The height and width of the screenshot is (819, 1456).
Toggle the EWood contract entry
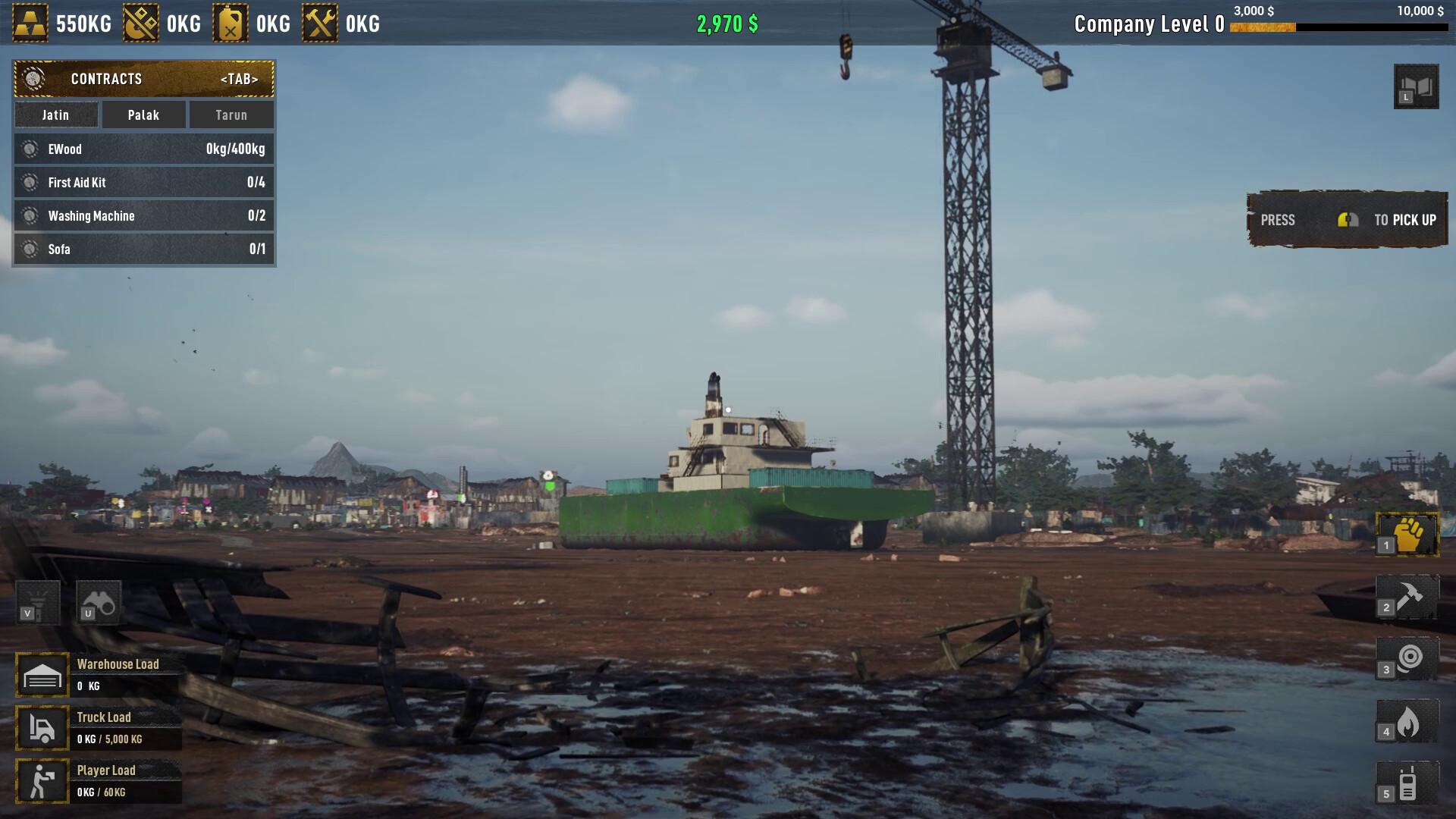[x=143, y=149]
